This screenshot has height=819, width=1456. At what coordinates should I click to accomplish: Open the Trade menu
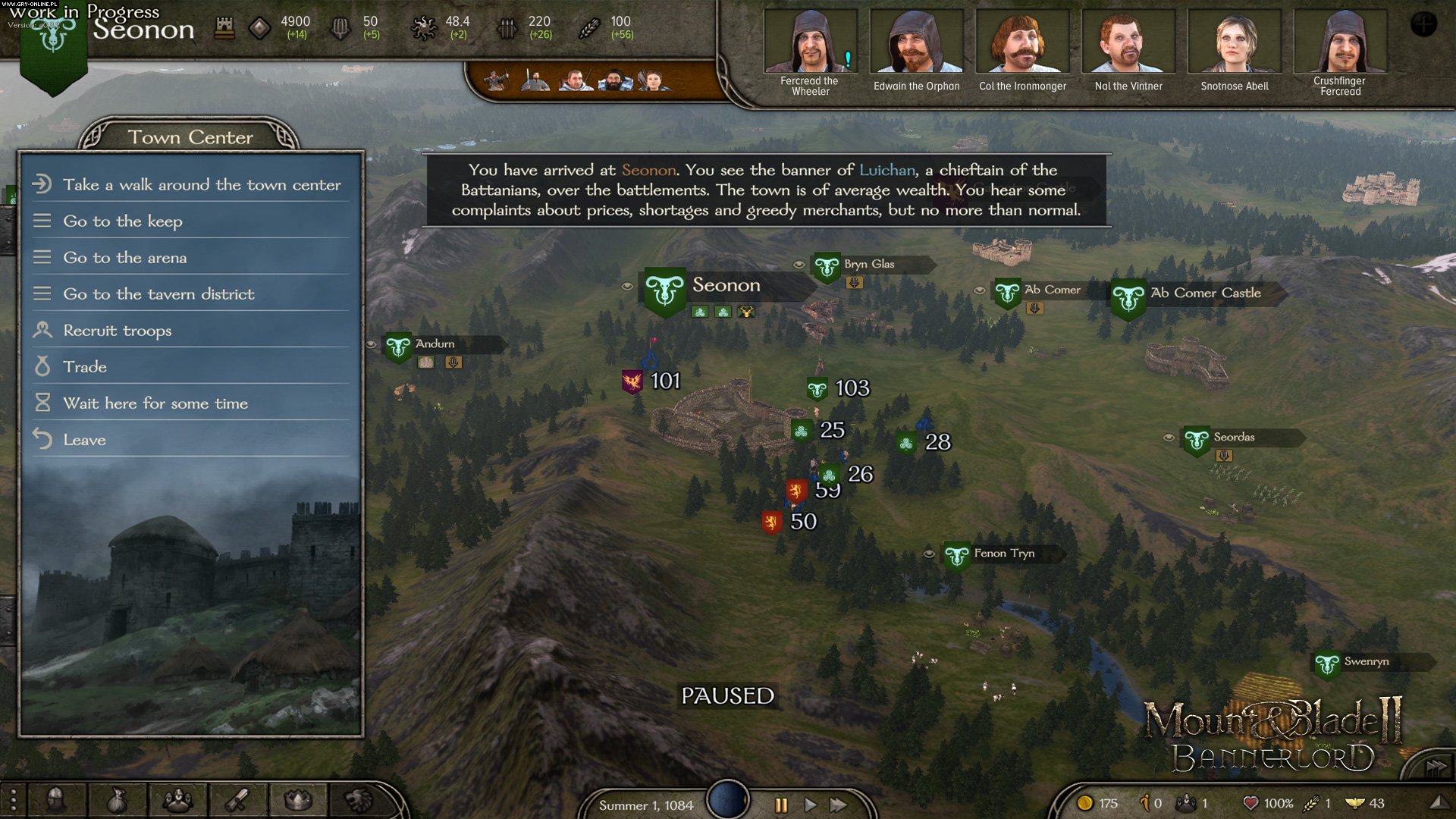pos(85,366)
